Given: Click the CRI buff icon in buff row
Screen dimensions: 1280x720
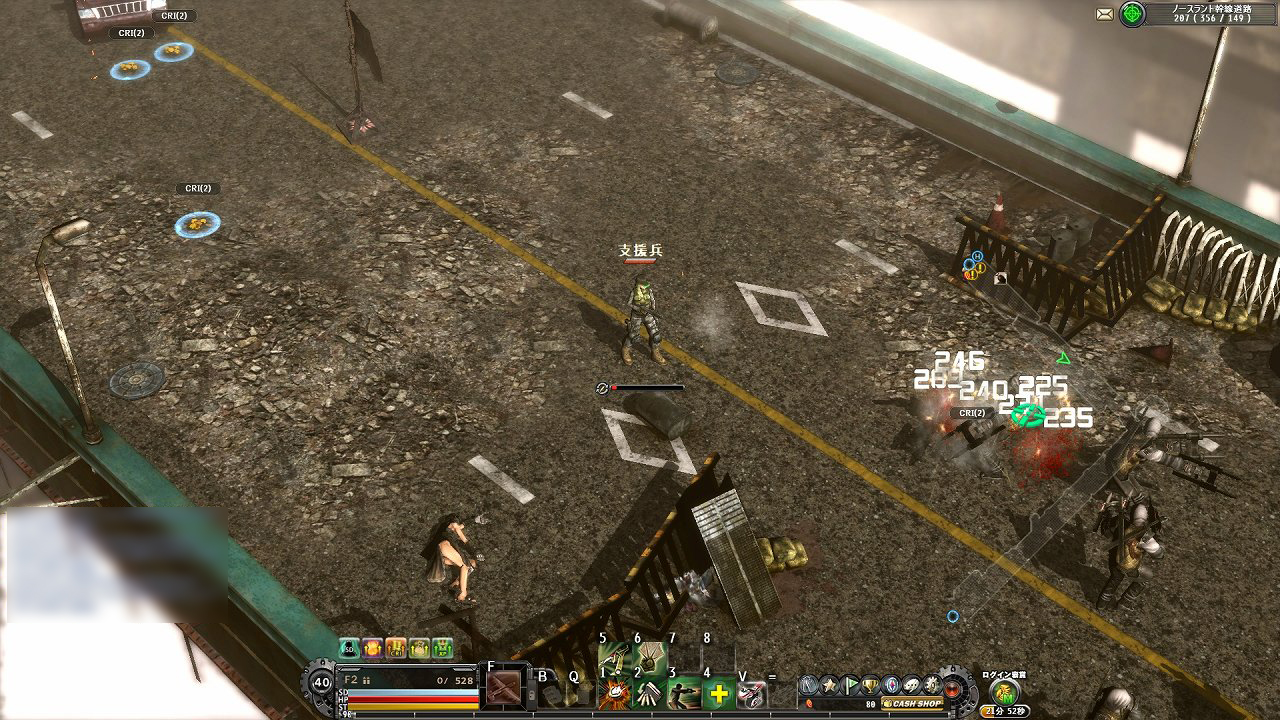Looking at the screenshot, I should [394, 650].
